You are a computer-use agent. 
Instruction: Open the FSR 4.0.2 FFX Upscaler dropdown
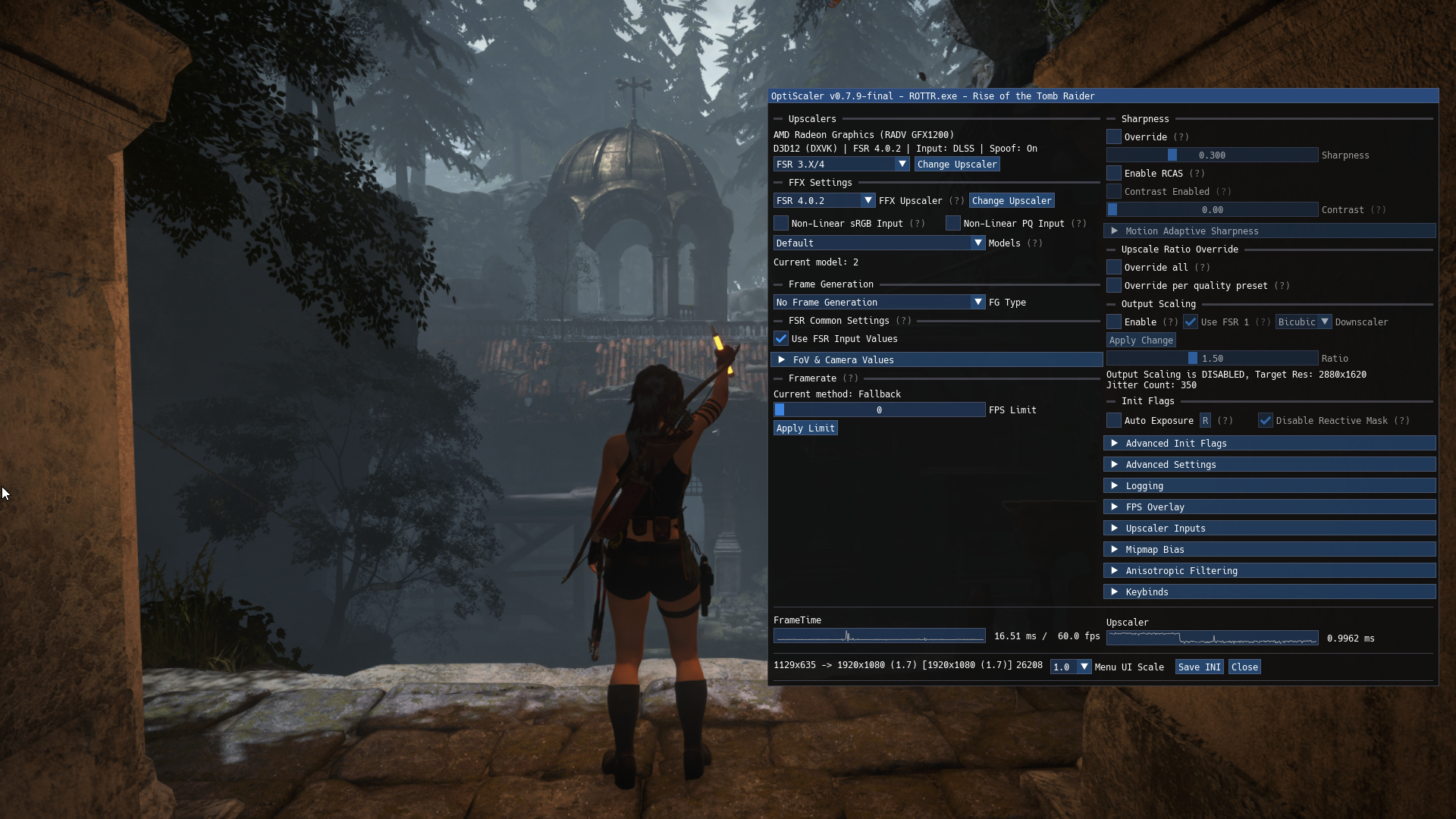pos(824,201)
